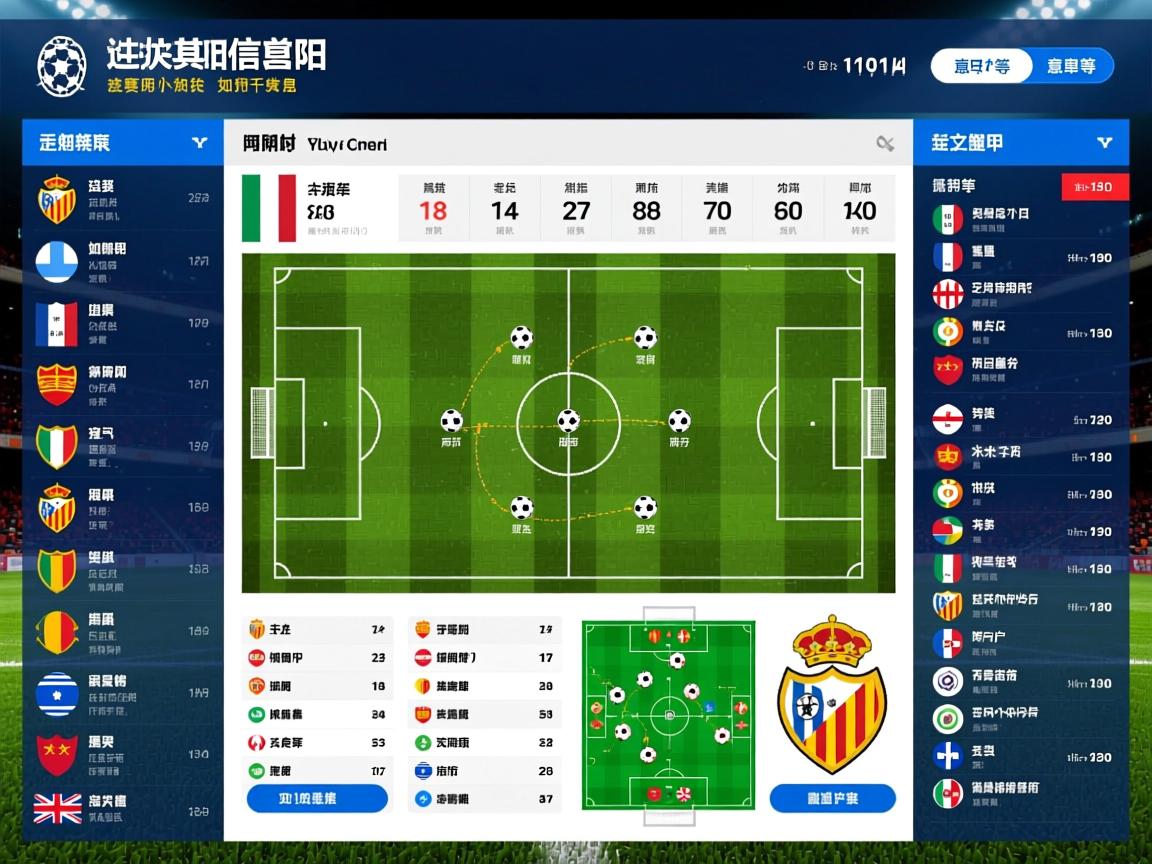The height and width of the screenshot is (864, 1152).
Task: Select the large crowned club crest
Action: click(832, 695)
